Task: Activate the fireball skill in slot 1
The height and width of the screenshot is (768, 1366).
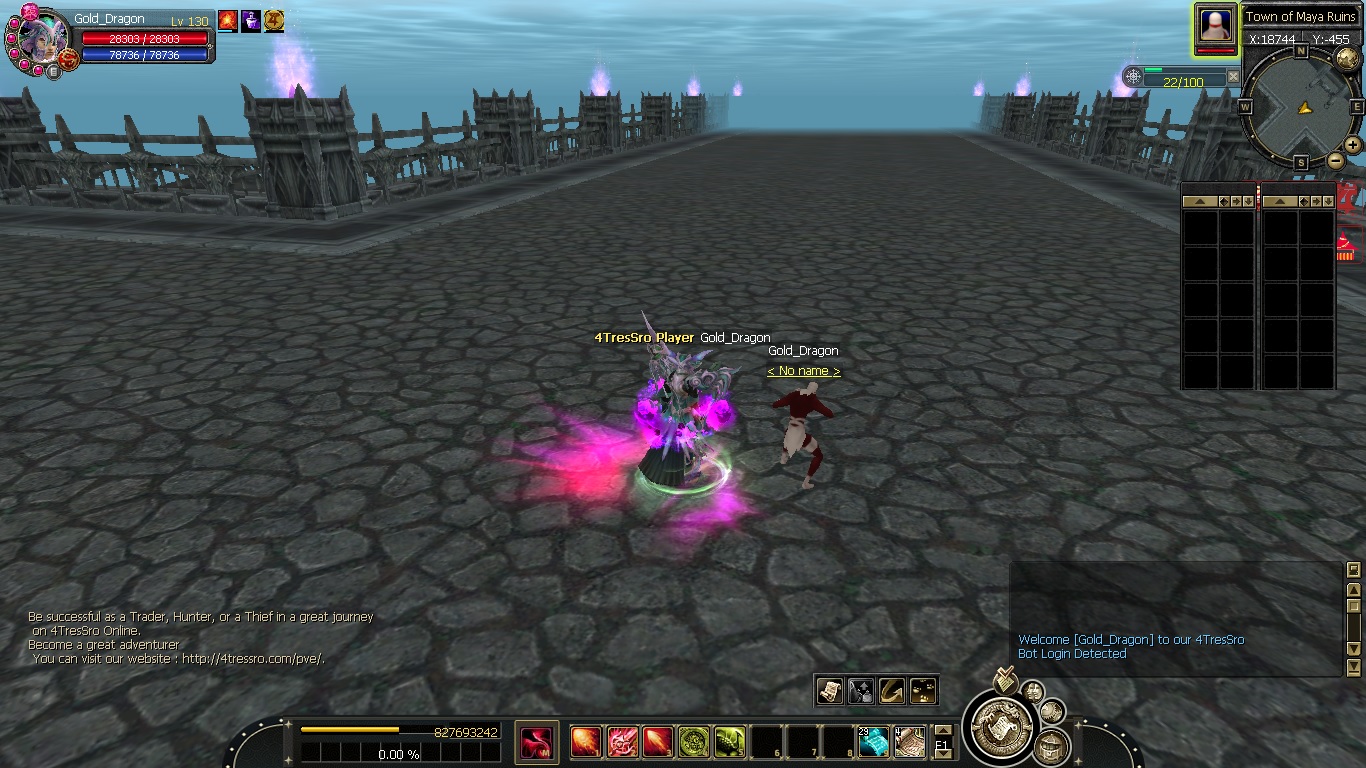Action: tap(586, 742)
